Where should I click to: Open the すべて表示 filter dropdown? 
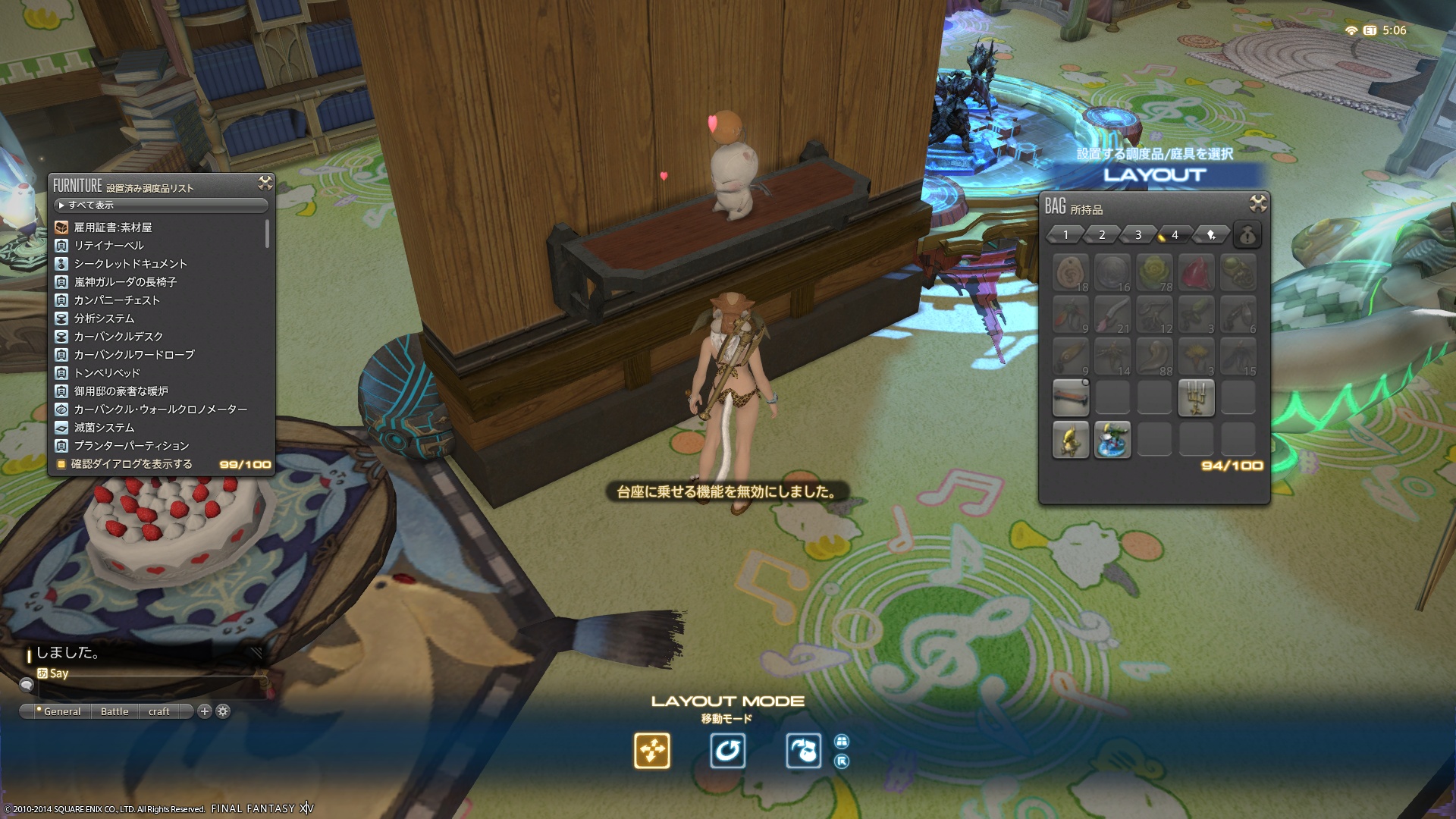click(161, 206)
